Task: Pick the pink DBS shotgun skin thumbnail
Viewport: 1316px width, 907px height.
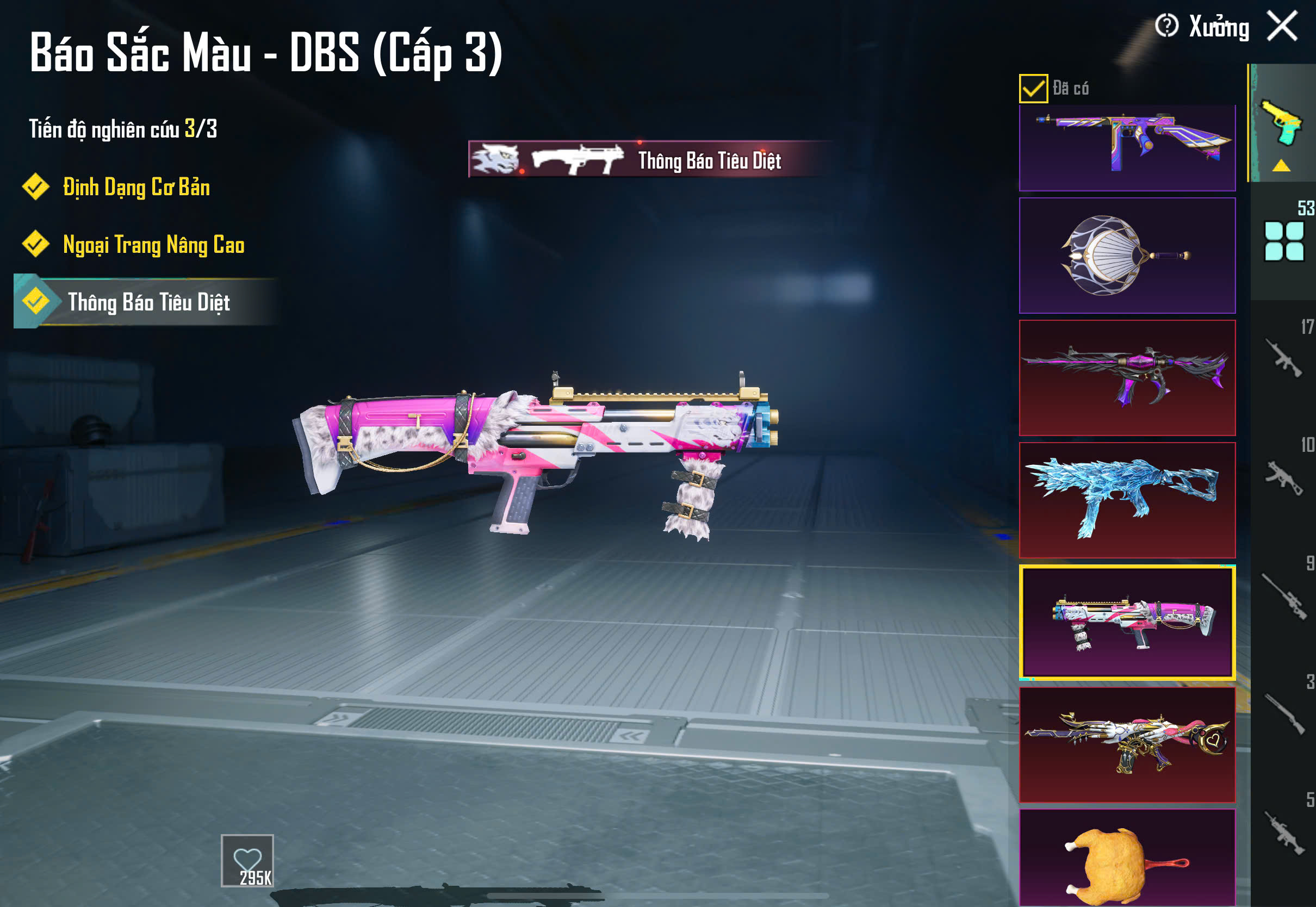Action: point(1127,622)
